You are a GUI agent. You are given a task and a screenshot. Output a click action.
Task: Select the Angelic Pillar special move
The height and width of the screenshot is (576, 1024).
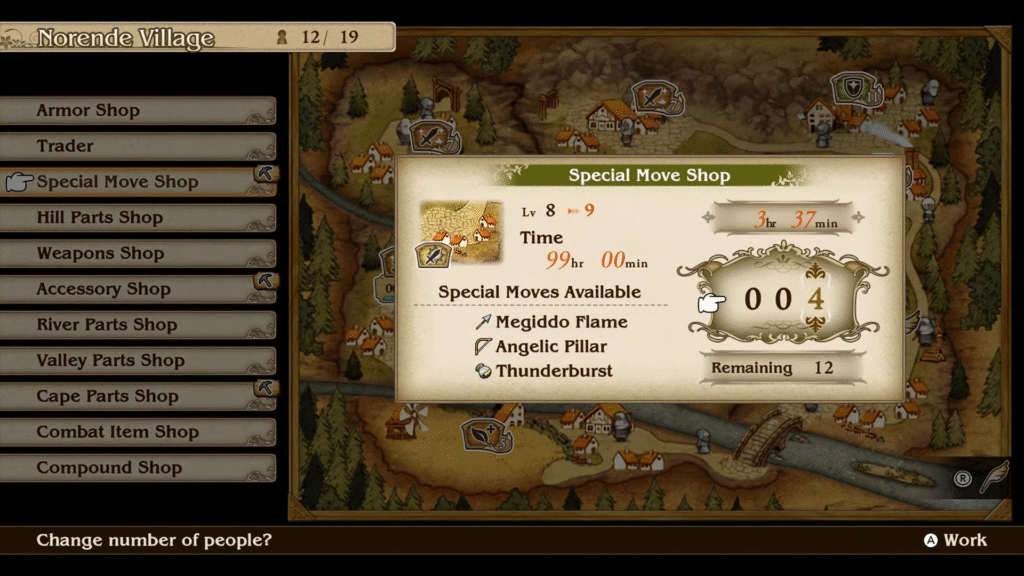pos(551,347)
